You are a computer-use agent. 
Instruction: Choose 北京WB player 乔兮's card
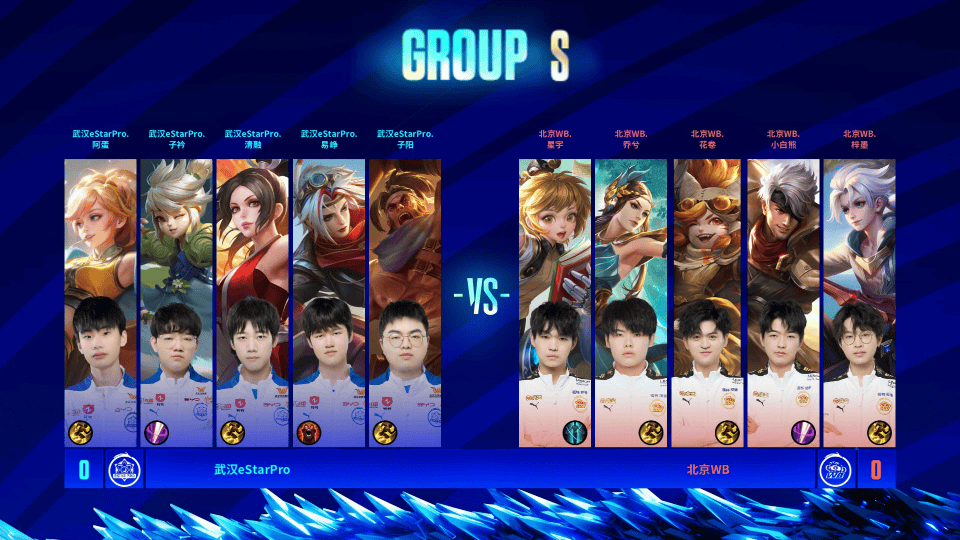point(632,300)
